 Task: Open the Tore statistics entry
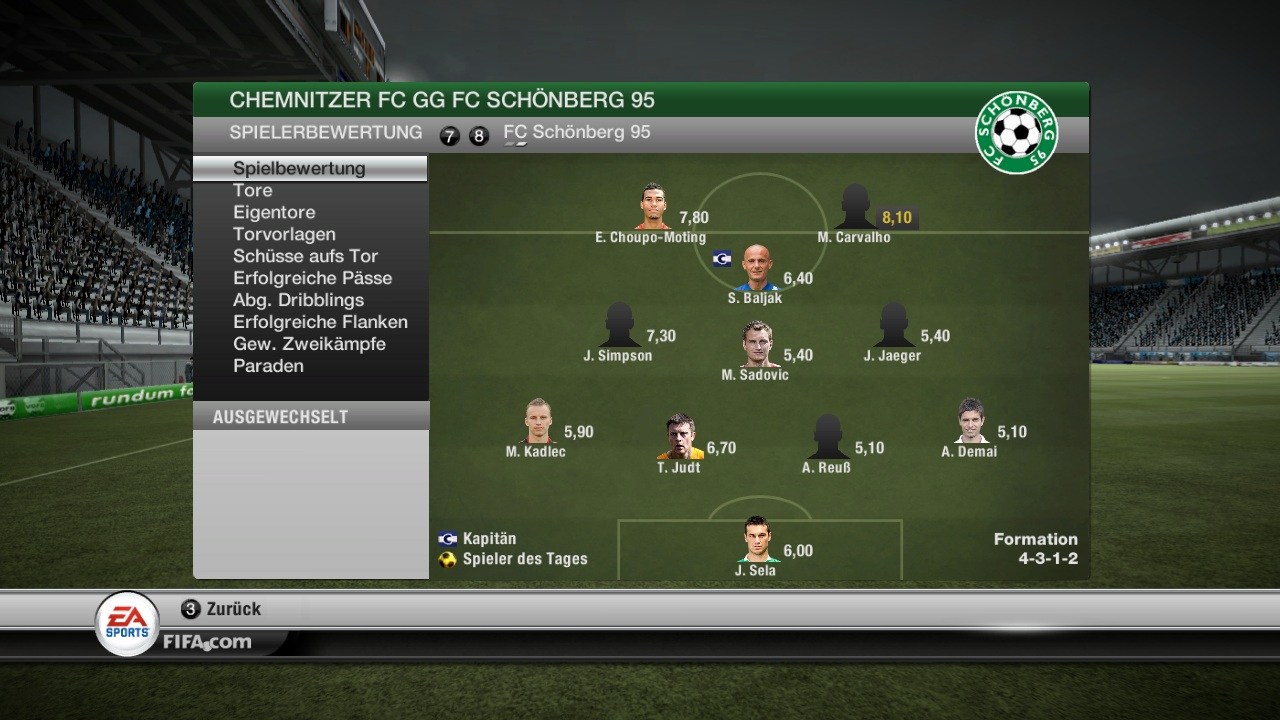click(253, 190)
